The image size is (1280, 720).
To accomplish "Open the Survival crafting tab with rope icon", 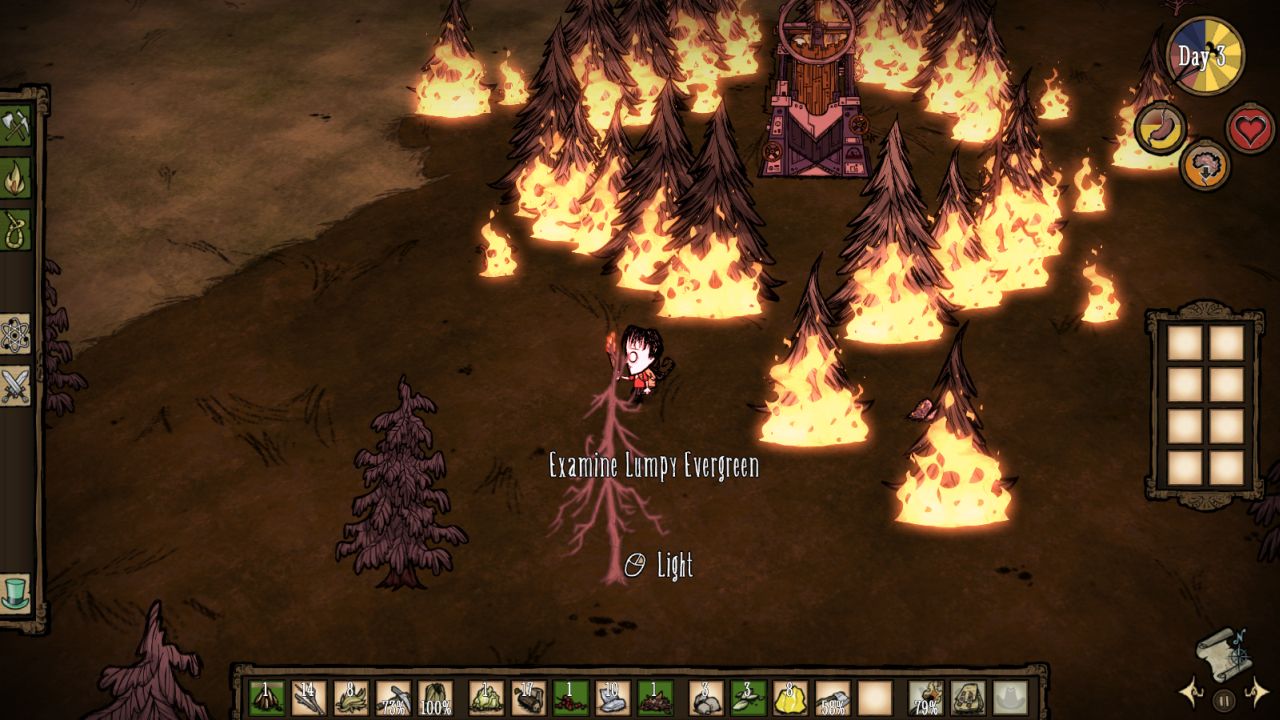I will pyautogui.click(x=15, y=229).
